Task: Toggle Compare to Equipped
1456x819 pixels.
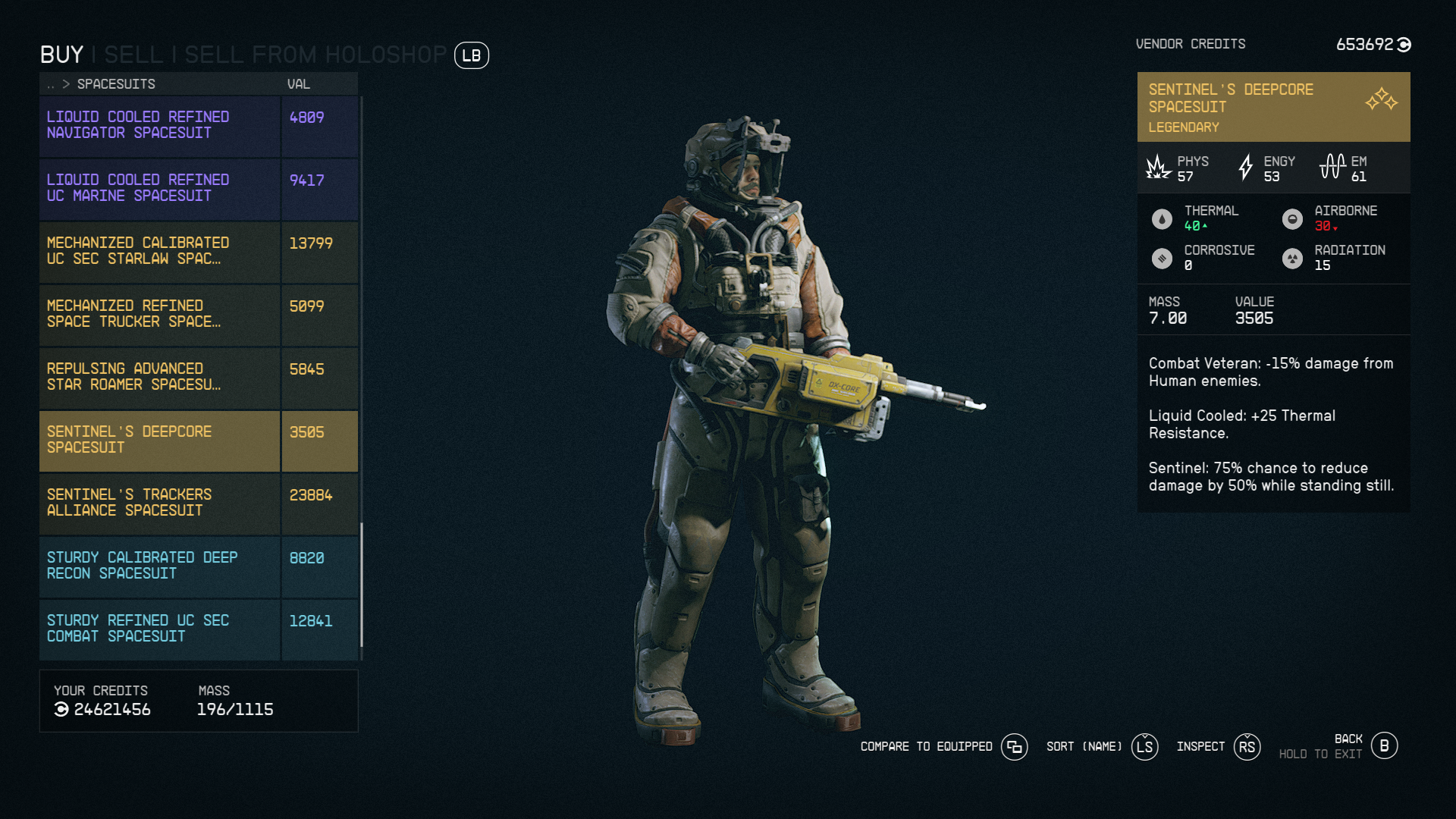Action: (x=1014, y=747)
